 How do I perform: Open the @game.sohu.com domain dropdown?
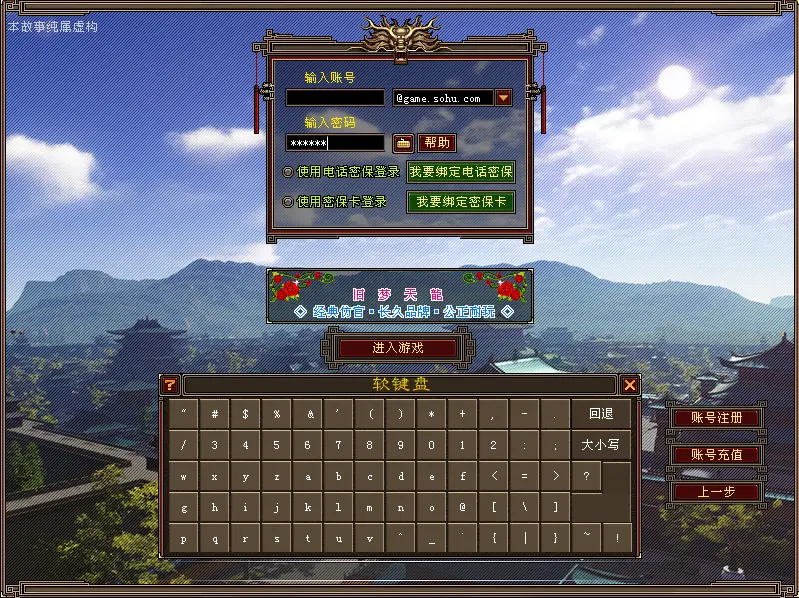[x=504, y=98]
